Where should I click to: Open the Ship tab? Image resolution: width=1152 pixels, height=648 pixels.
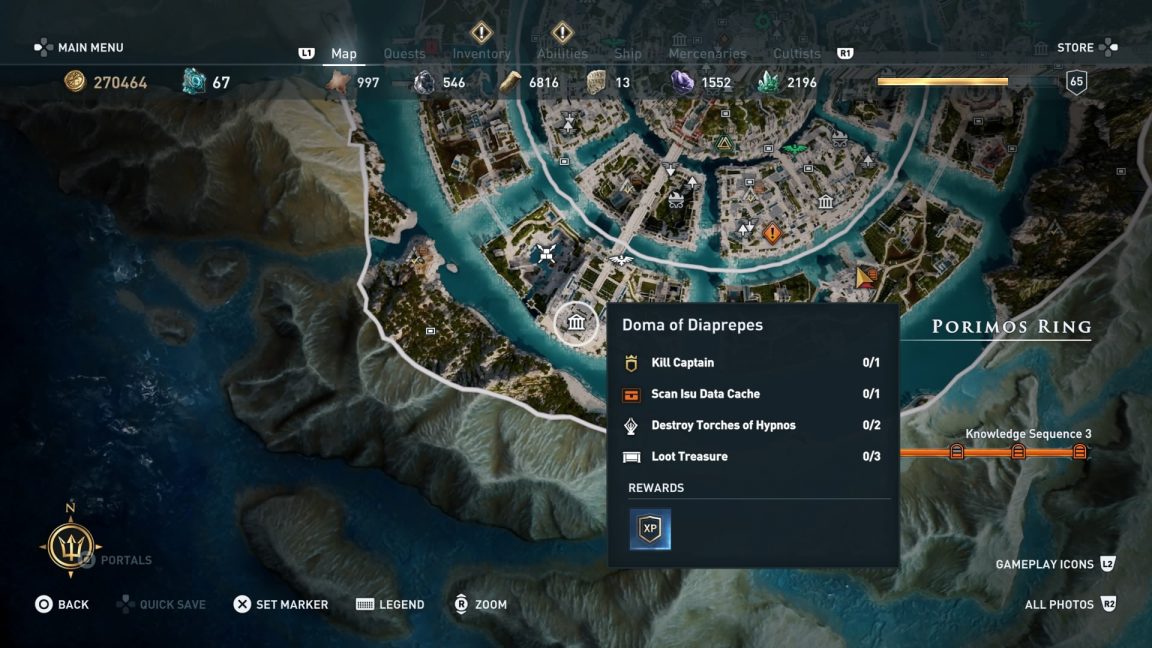628,54
